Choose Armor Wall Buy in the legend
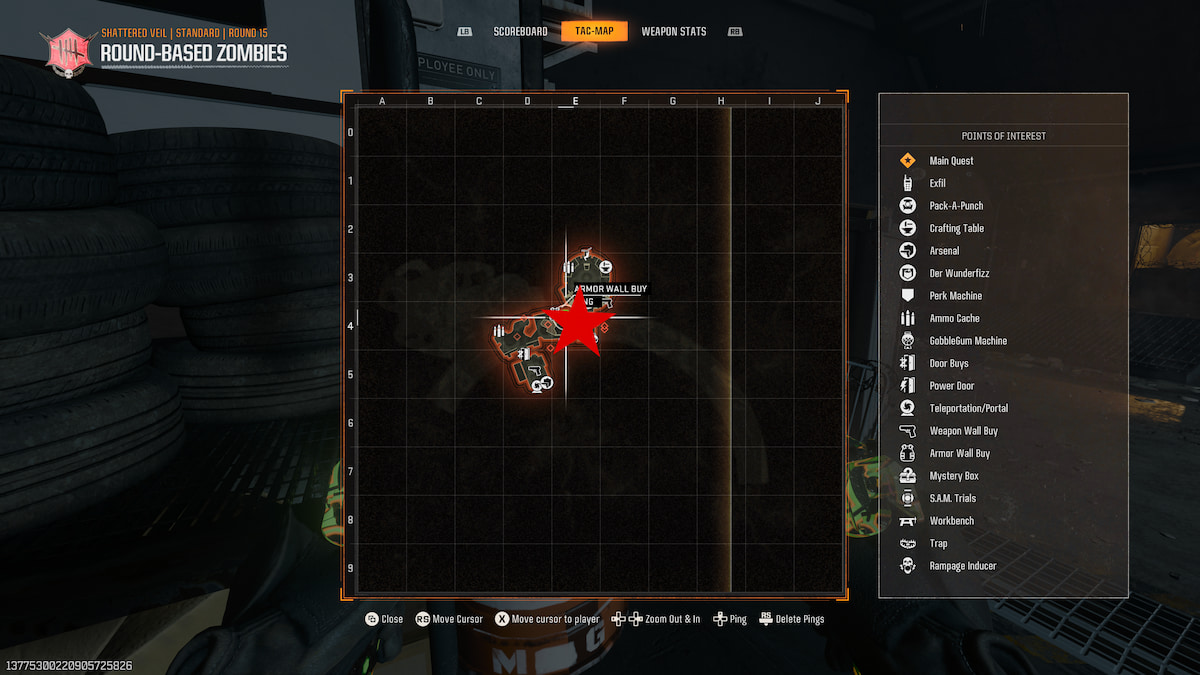Screen dimensions: 1200x675 click(x=959, y=453)
